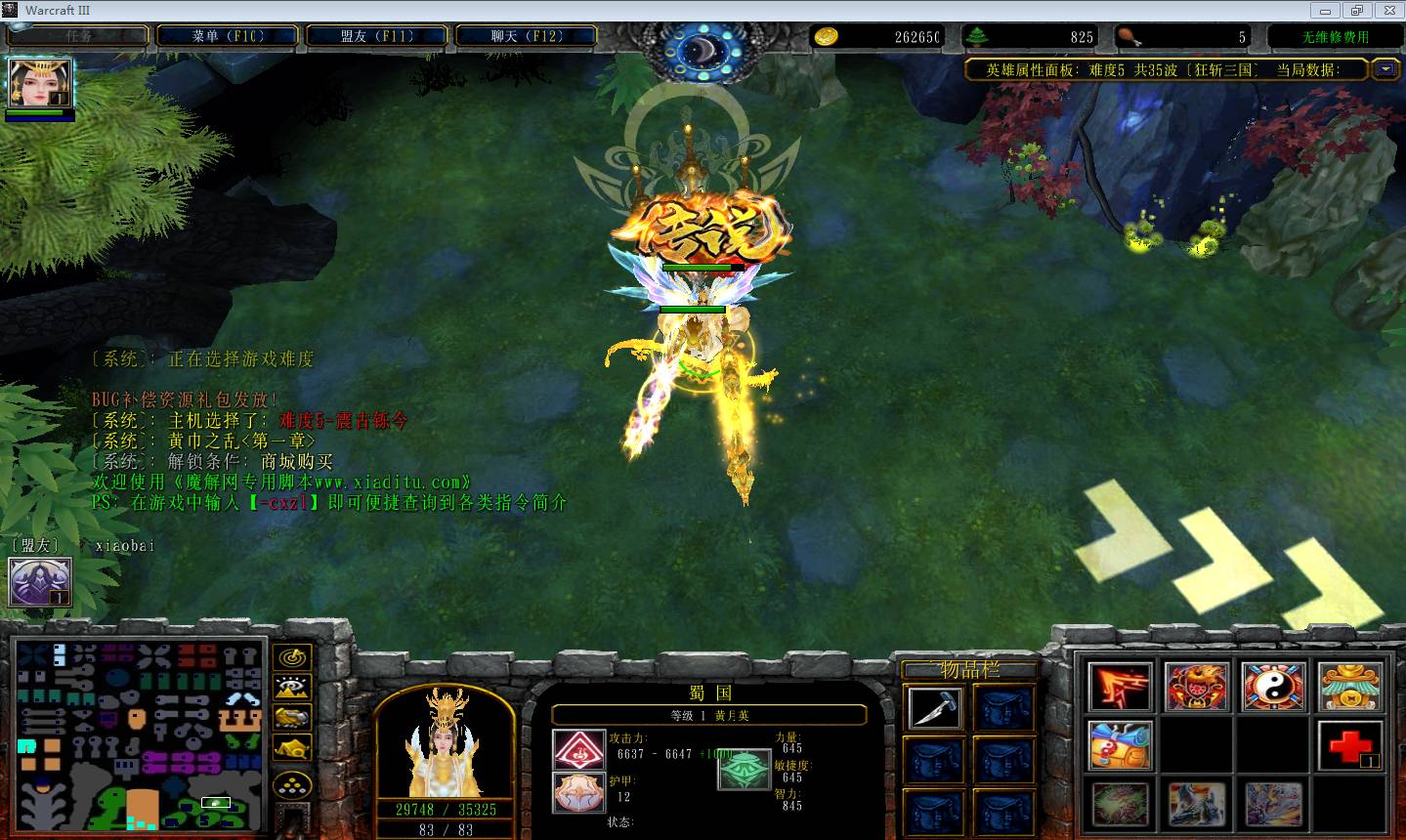
Task: Activate the minimap signal ping button
Action: [291, 657]
